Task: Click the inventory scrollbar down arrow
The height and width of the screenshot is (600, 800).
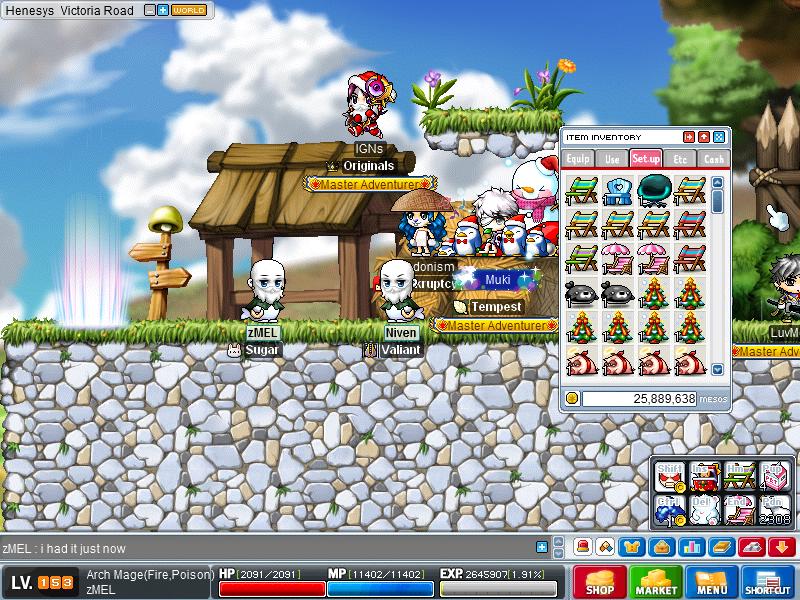Action: point(717,369)
